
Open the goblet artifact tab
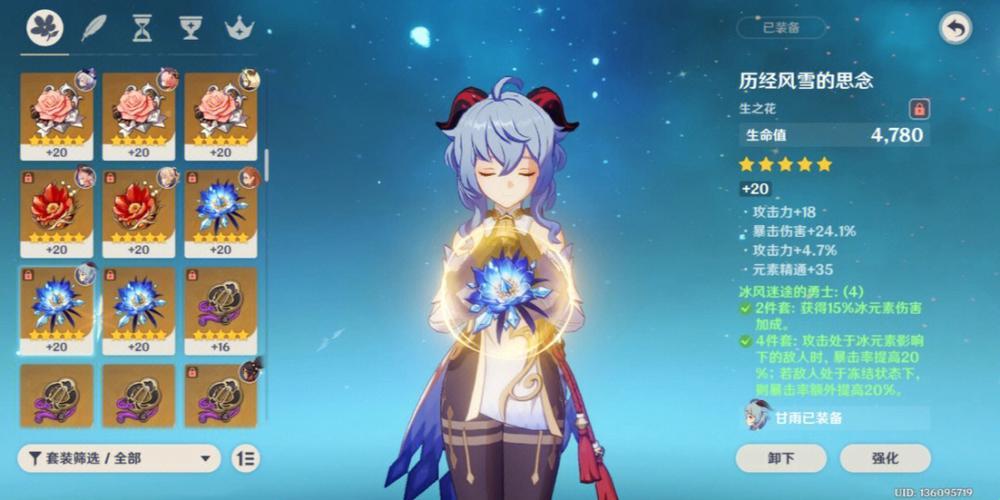tap(190, 28)
